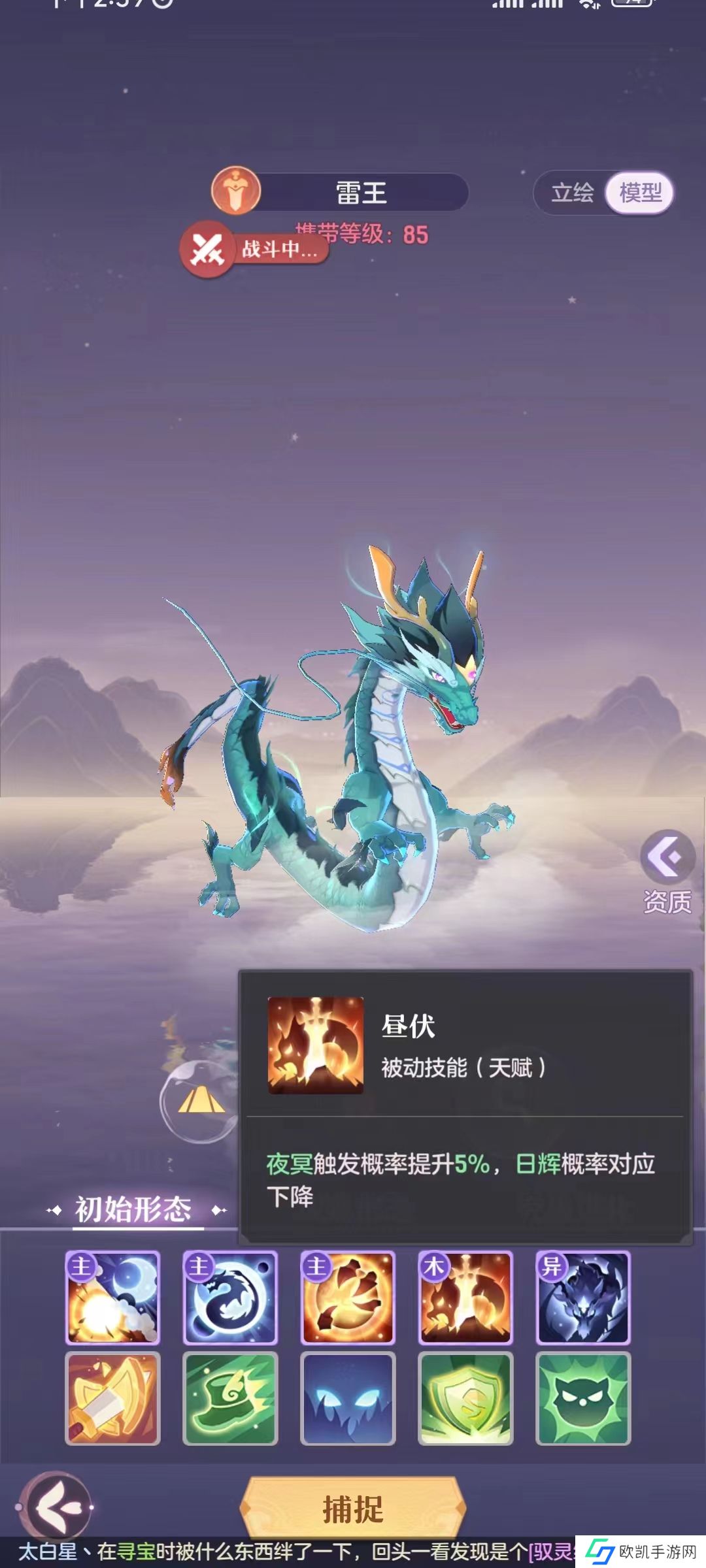Select the golden wing and sword skill
Viewport: 706px width, 1568px height.
(112, 1398)
